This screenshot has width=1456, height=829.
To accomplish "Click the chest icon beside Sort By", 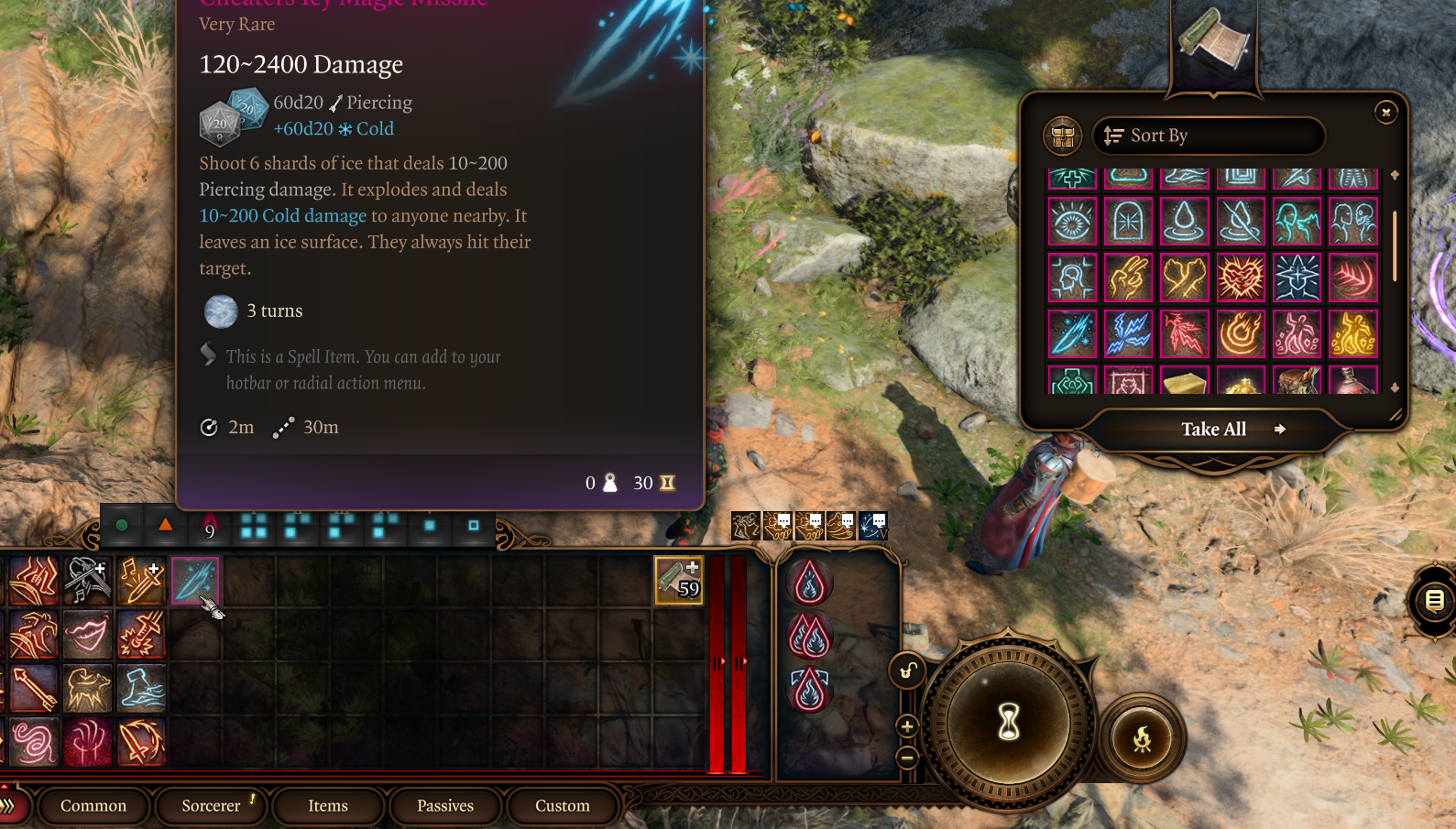I will (x=1063, y=136).
